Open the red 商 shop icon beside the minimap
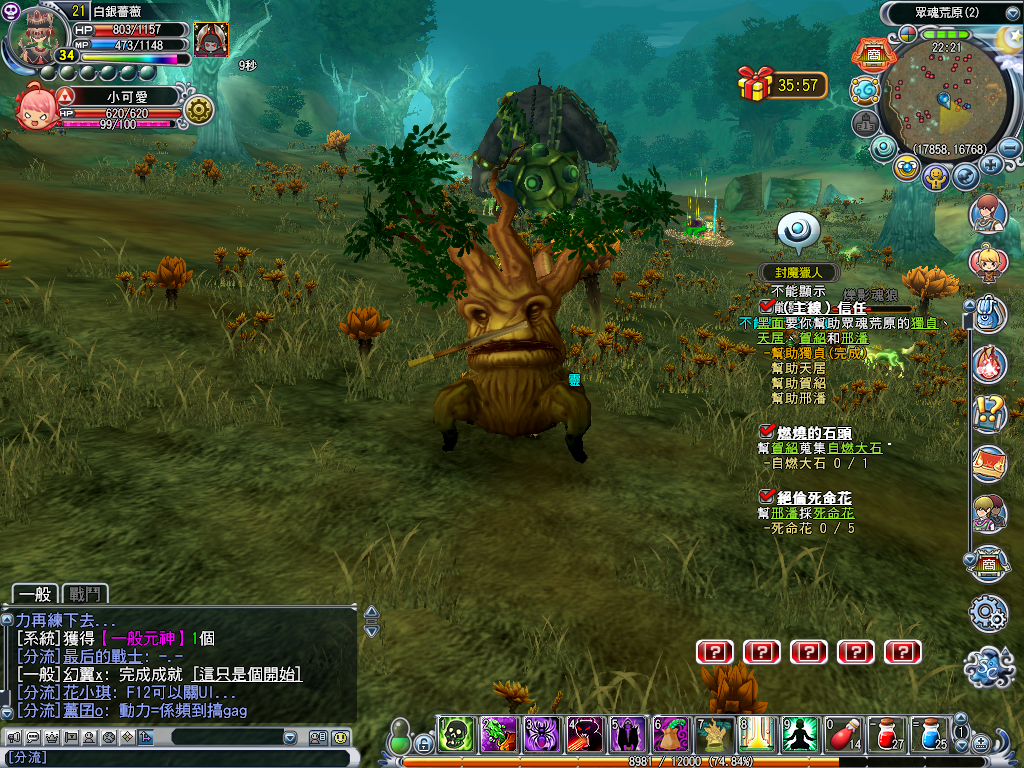Image resolution: width=1024 pixels, height=768 pixels. click(872, 55)
